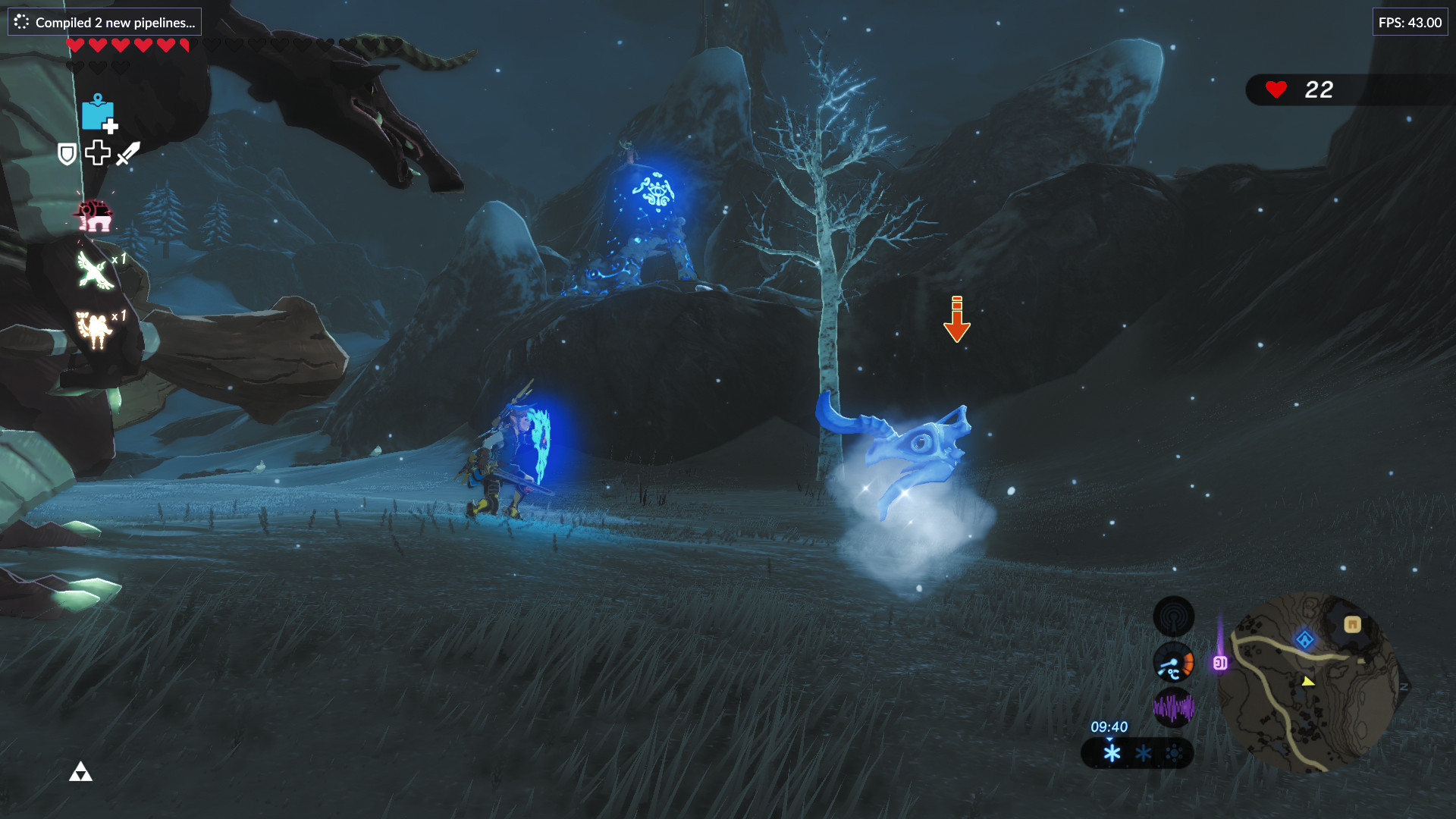Select the Sheikah Sensor icon above the minimap
The width and height of the screenshot is (1456, 819).
1173,617
